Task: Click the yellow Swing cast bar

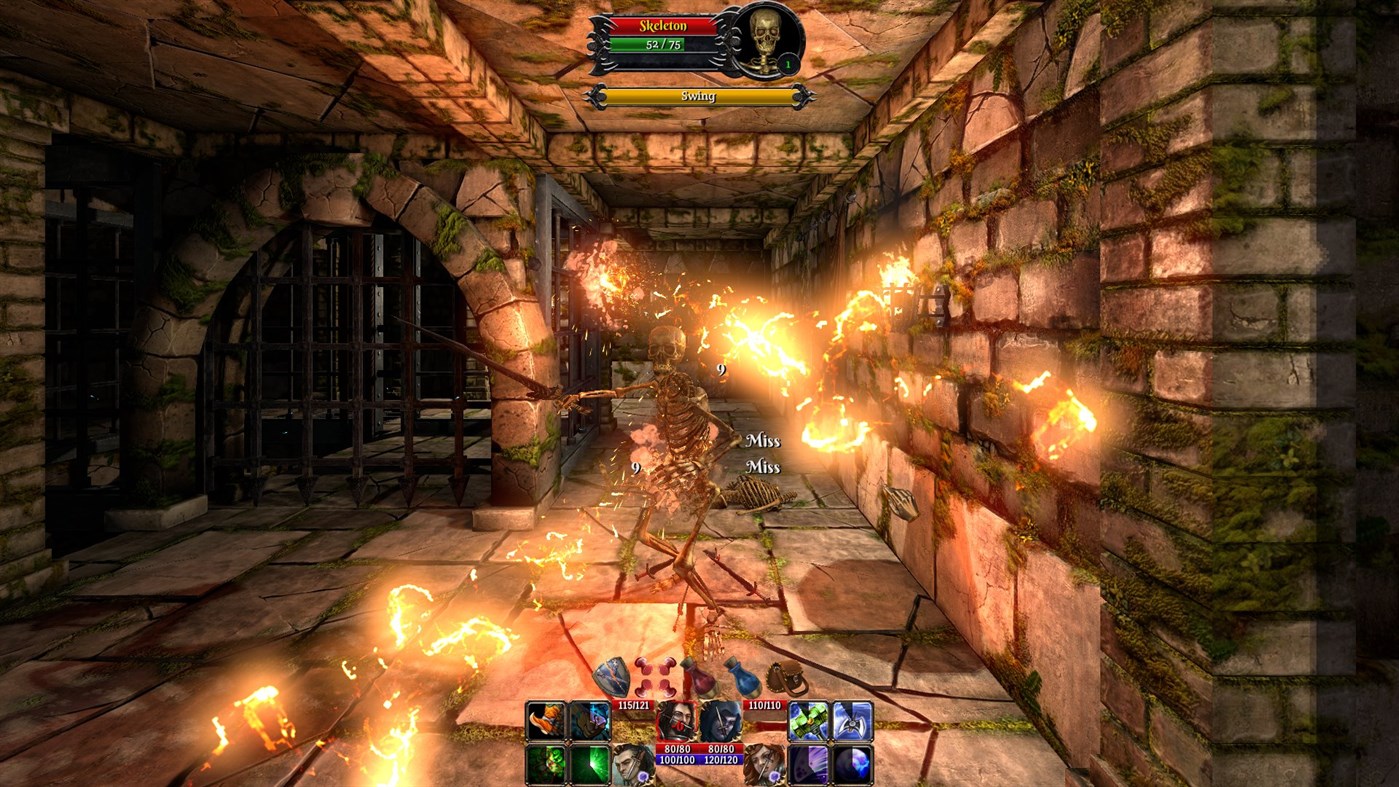Action: point(700,95)
